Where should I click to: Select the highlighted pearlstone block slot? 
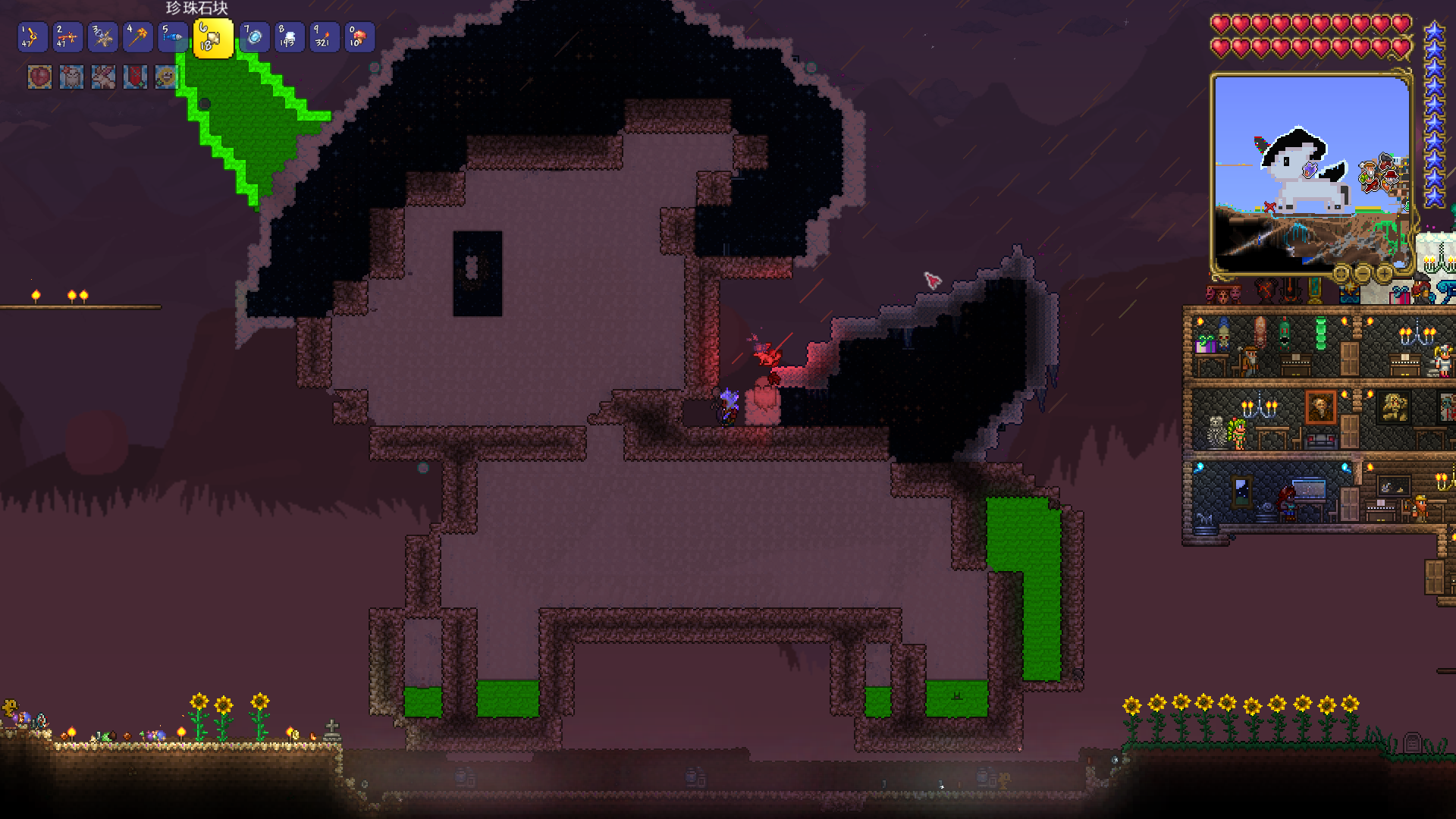coord(212,39)
